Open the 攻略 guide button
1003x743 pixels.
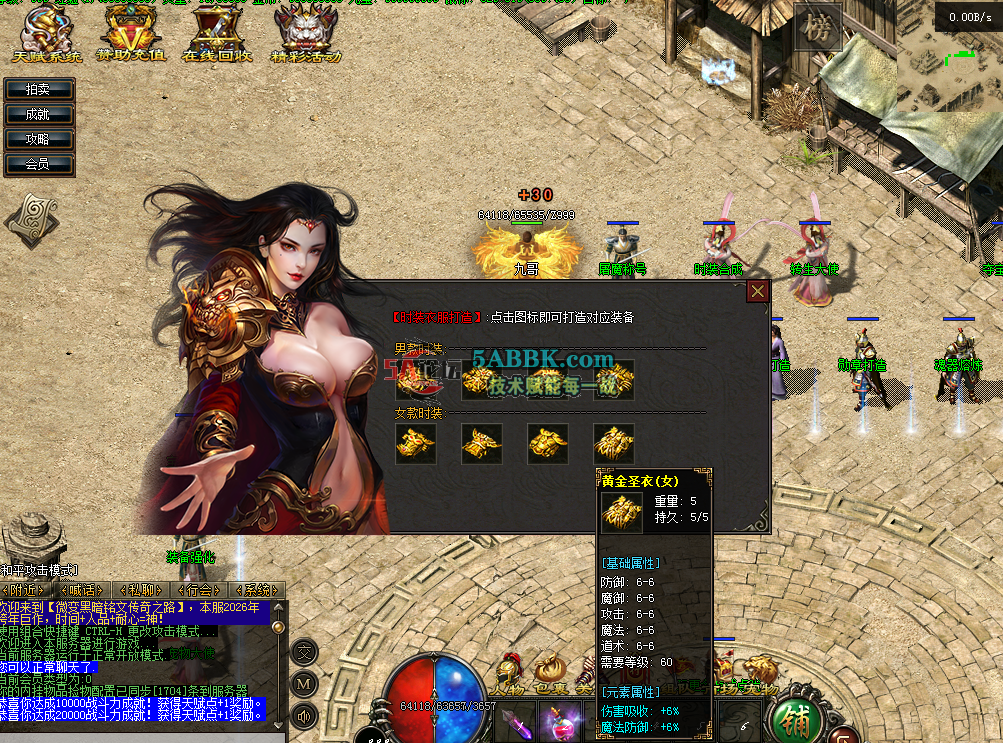click(x=39, y=140)
